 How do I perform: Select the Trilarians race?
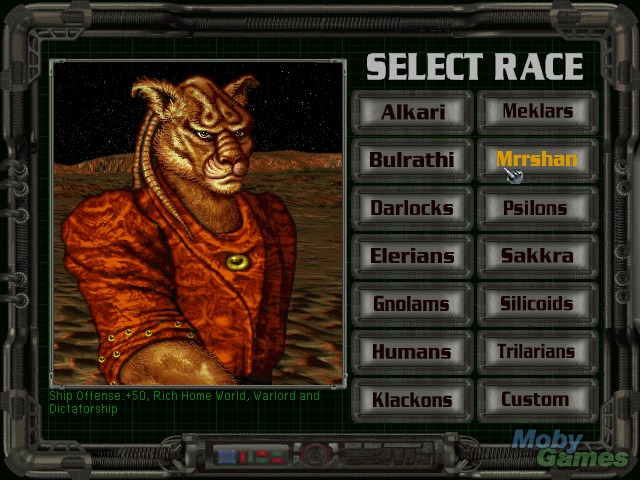click(x=537, y=352)
